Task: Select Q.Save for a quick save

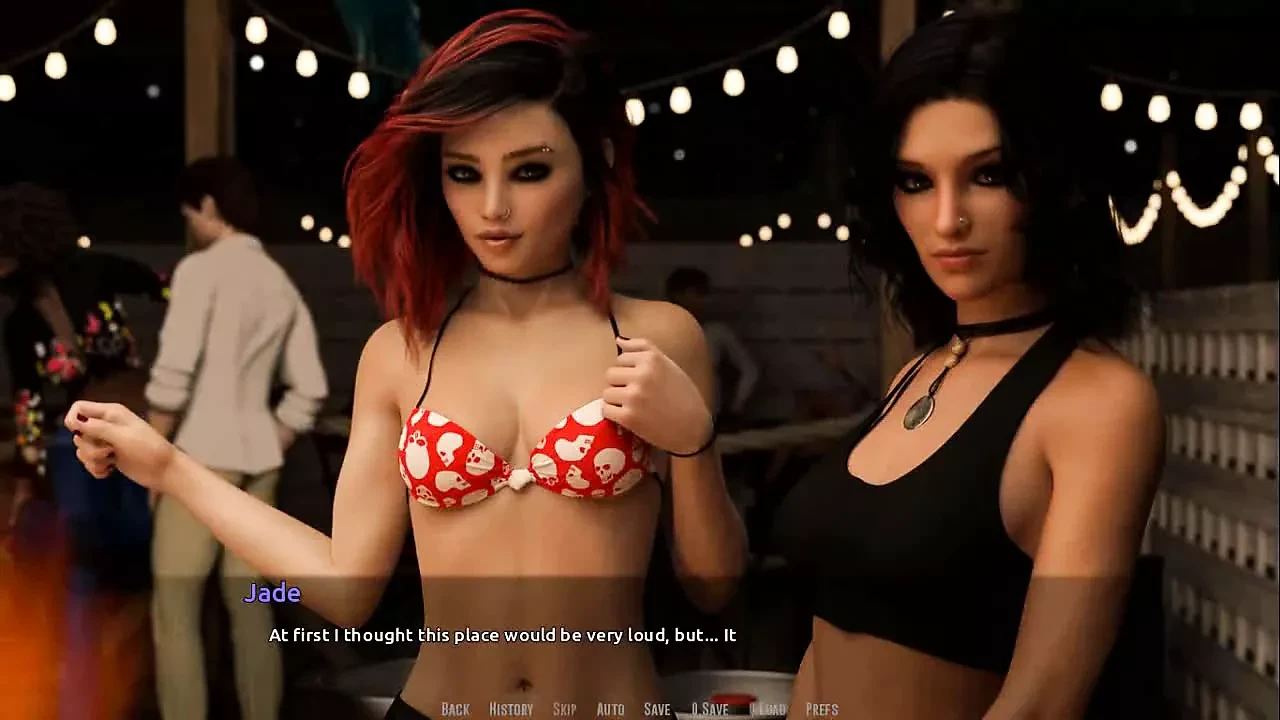Action: [711, 708]
